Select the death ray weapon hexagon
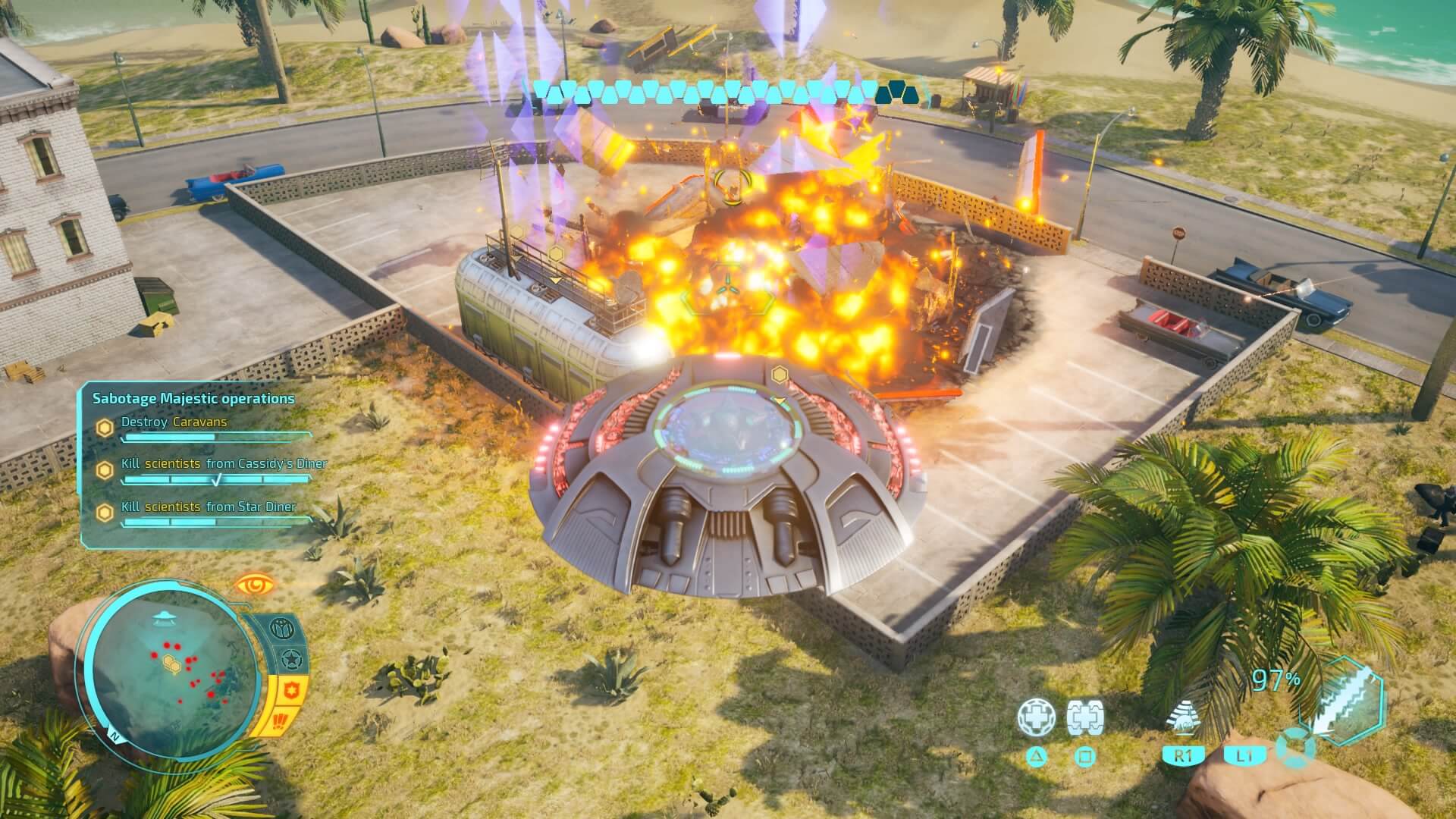 (x=1343, y=699)
